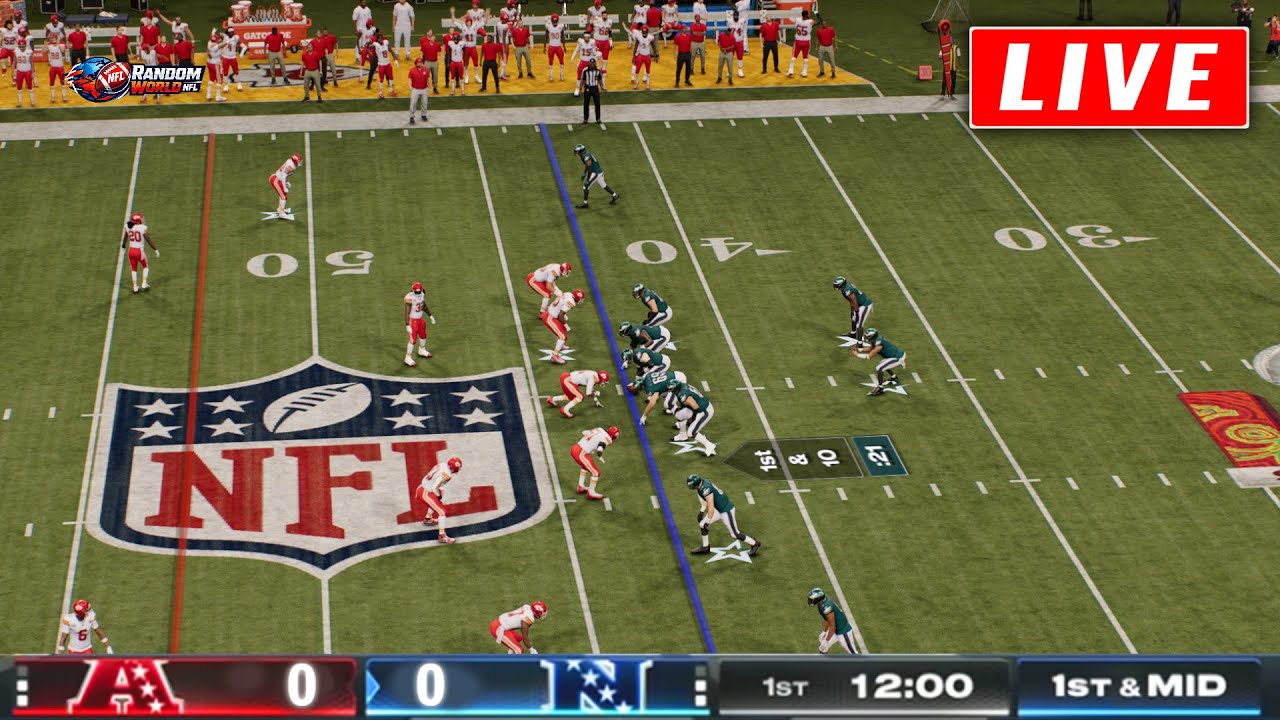Open the Random World NFL channel logo
This screenshot has width=1280, height=720.
point(135,80)
